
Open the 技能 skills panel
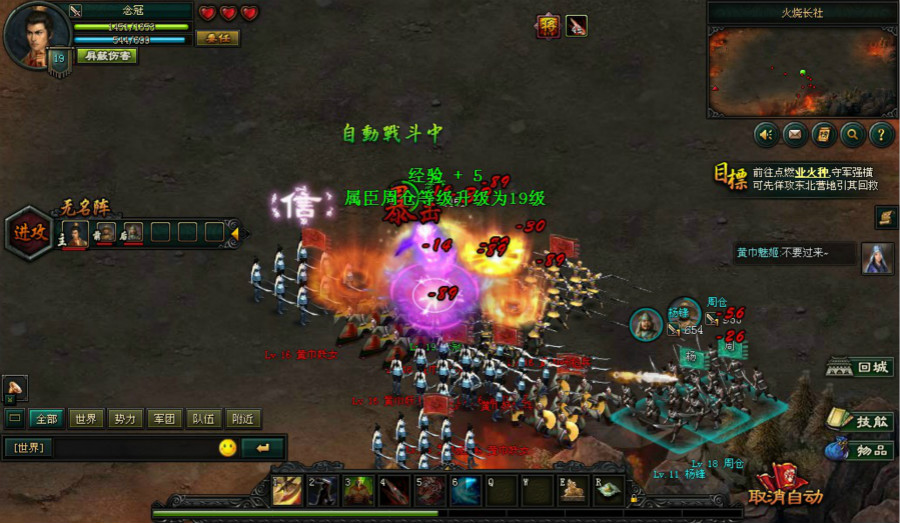860,421
